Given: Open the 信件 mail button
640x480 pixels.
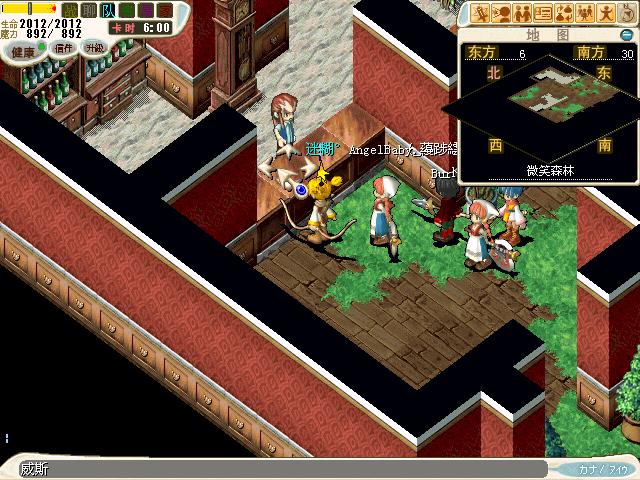Looking at the screenshot, I should 65,49.
